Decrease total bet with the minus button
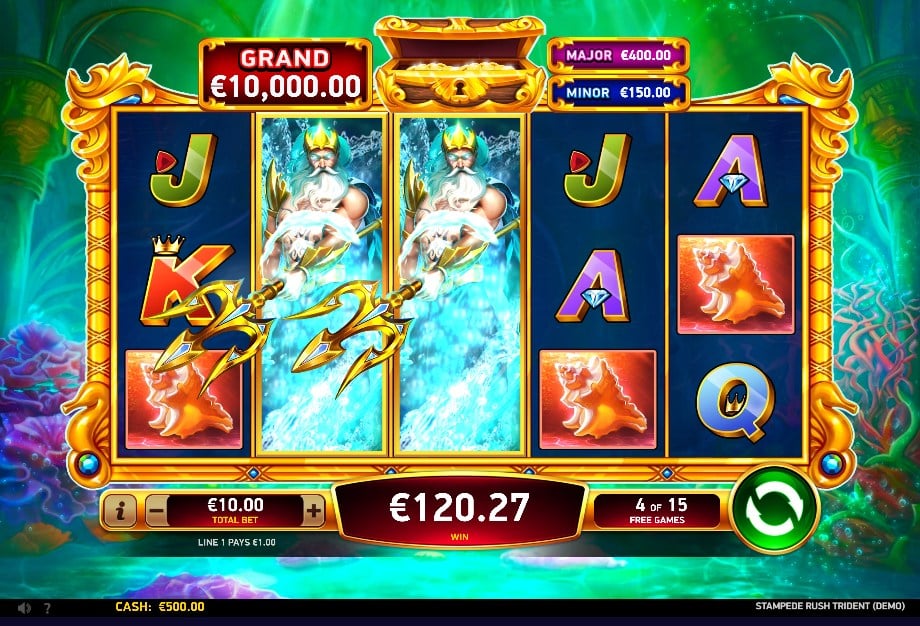 coord(156,512)
